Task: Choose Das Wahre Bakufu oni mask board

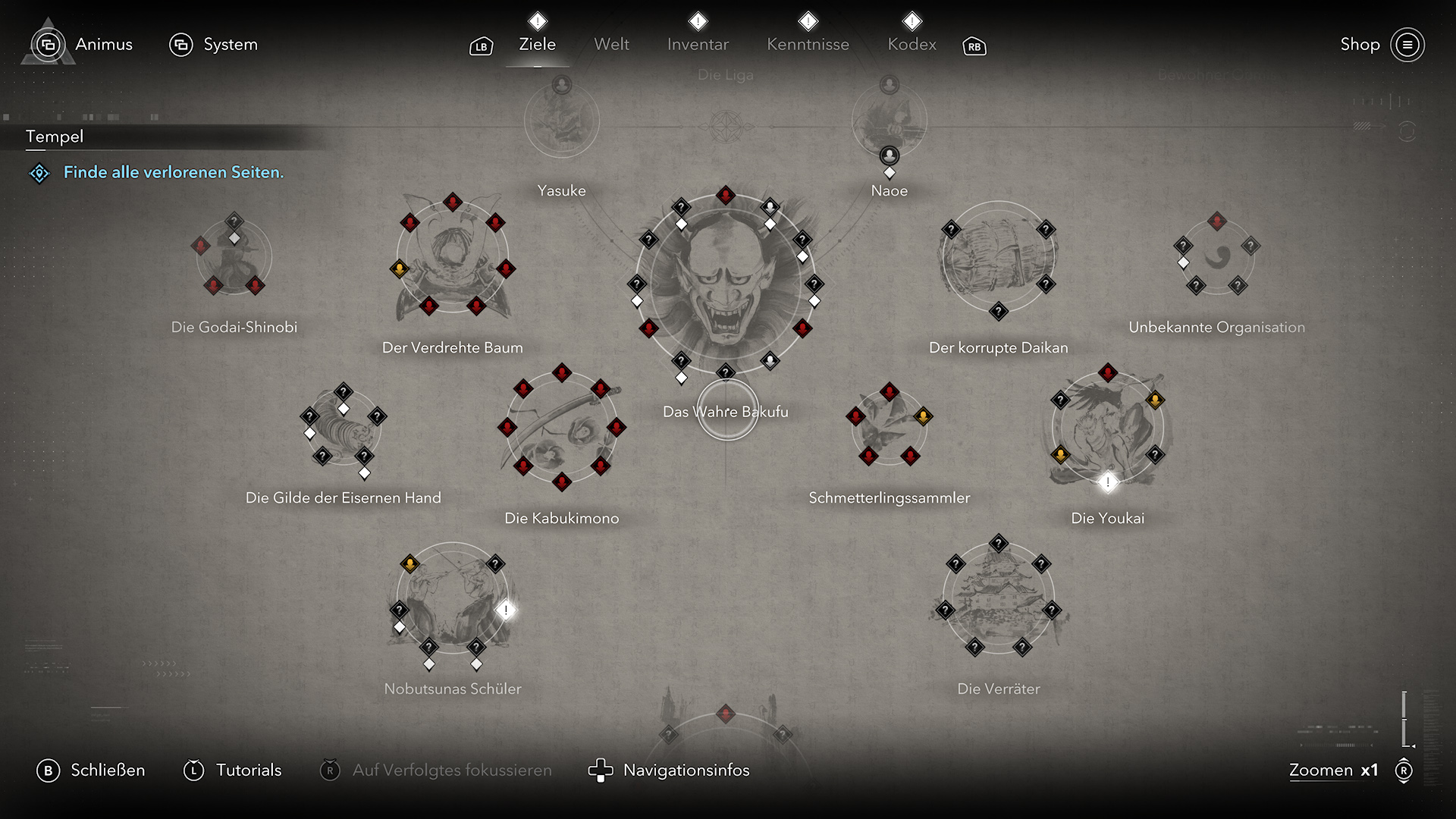Action: point(726,284)
